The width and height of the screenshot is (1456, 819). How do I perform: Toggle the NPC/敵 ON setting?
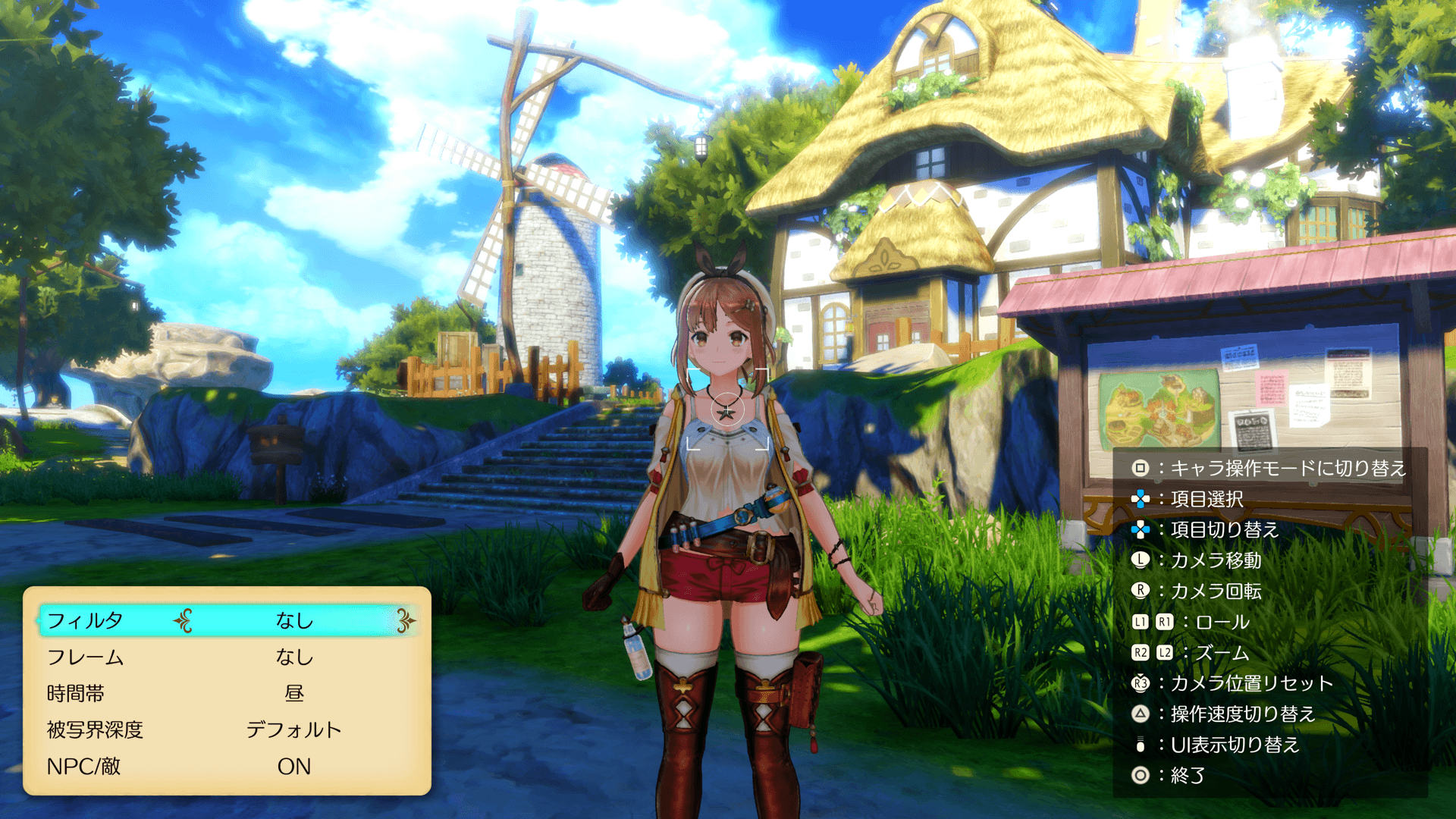[x=293, y=767]
